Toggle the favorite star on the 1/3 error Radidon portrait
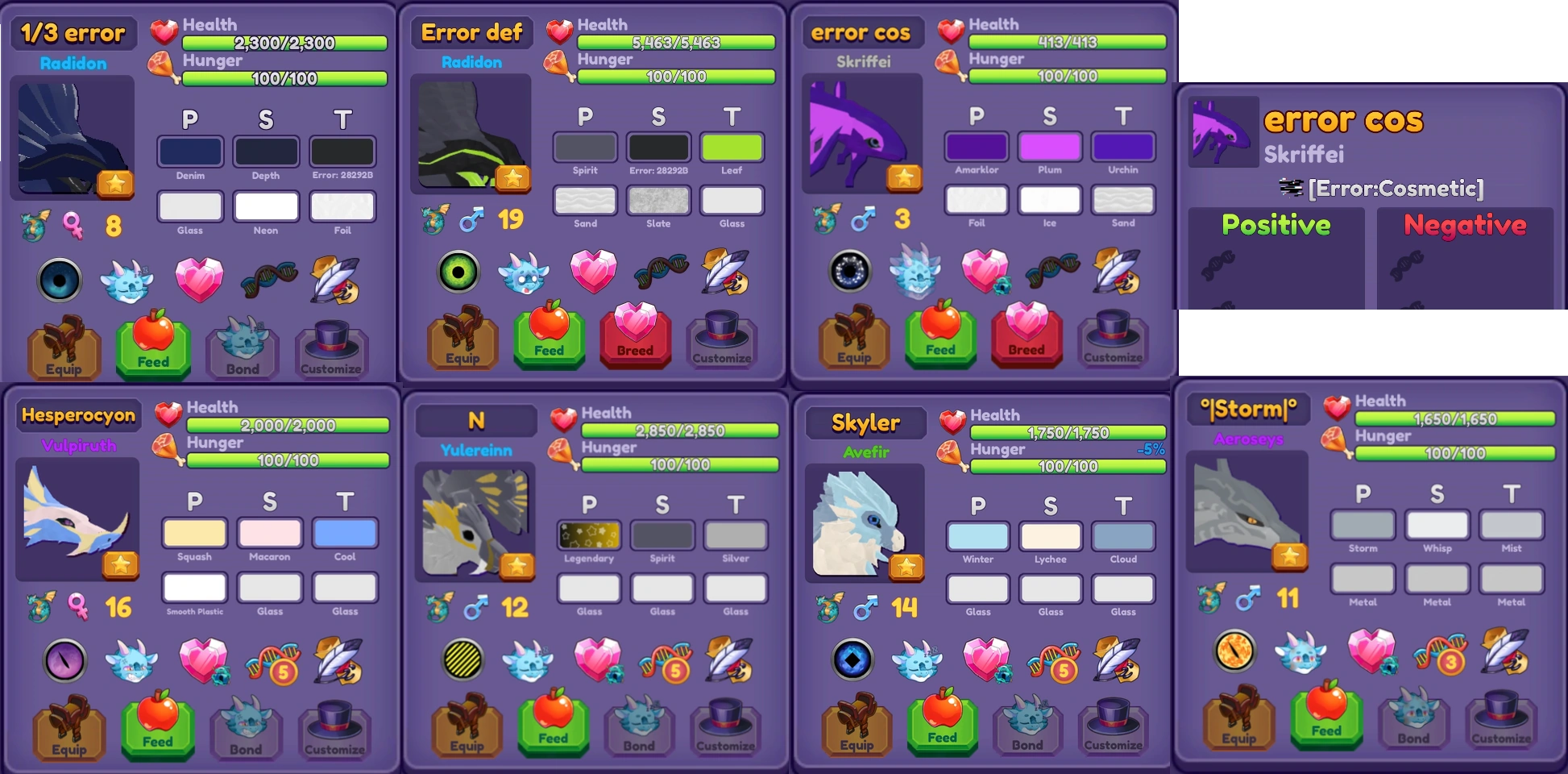The height and width of the screenshot is (774, 1568). click(114, 182)
